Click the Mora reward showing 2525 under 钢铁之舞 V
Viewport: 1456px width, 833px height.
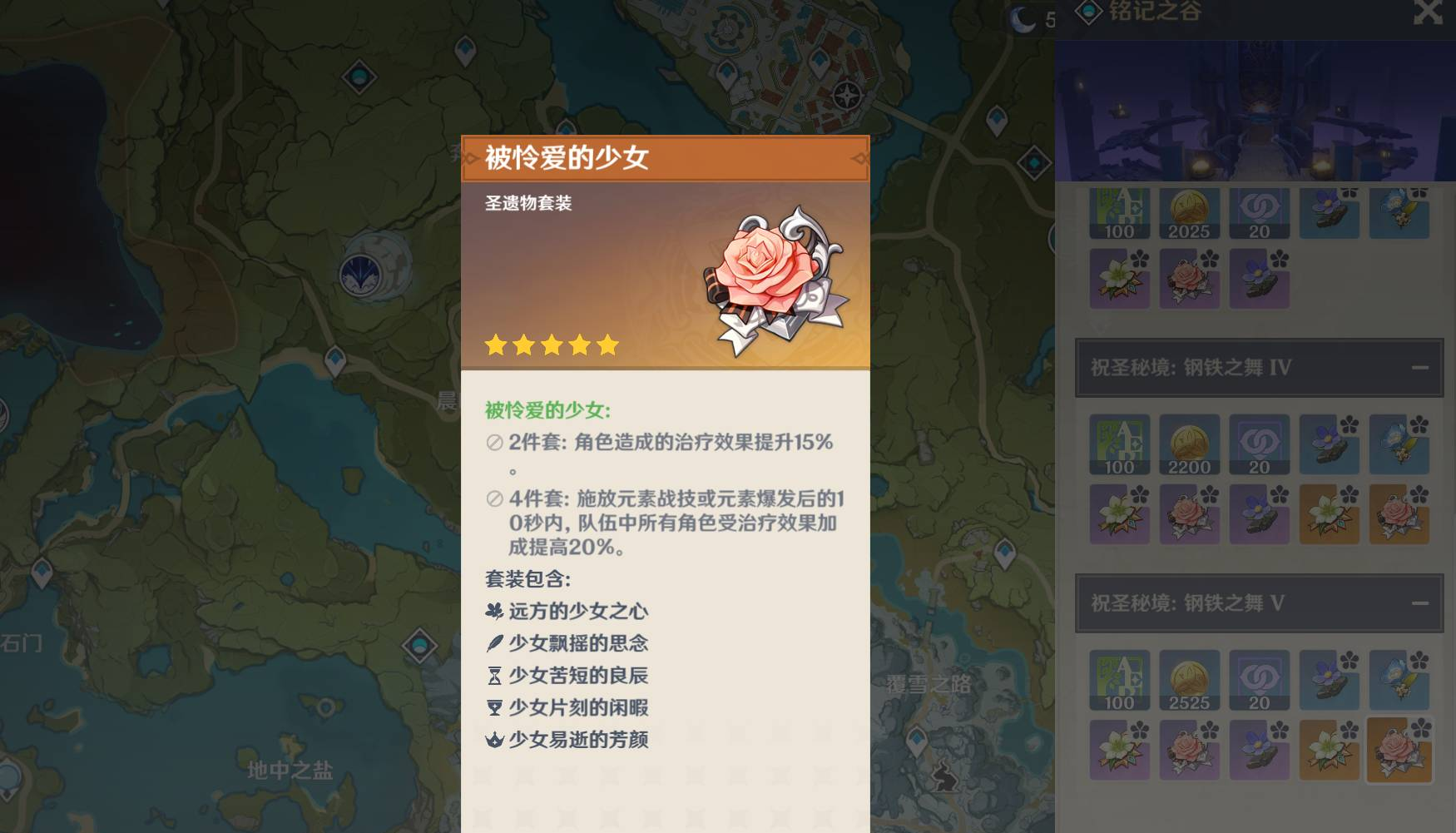coord(1190,681)
